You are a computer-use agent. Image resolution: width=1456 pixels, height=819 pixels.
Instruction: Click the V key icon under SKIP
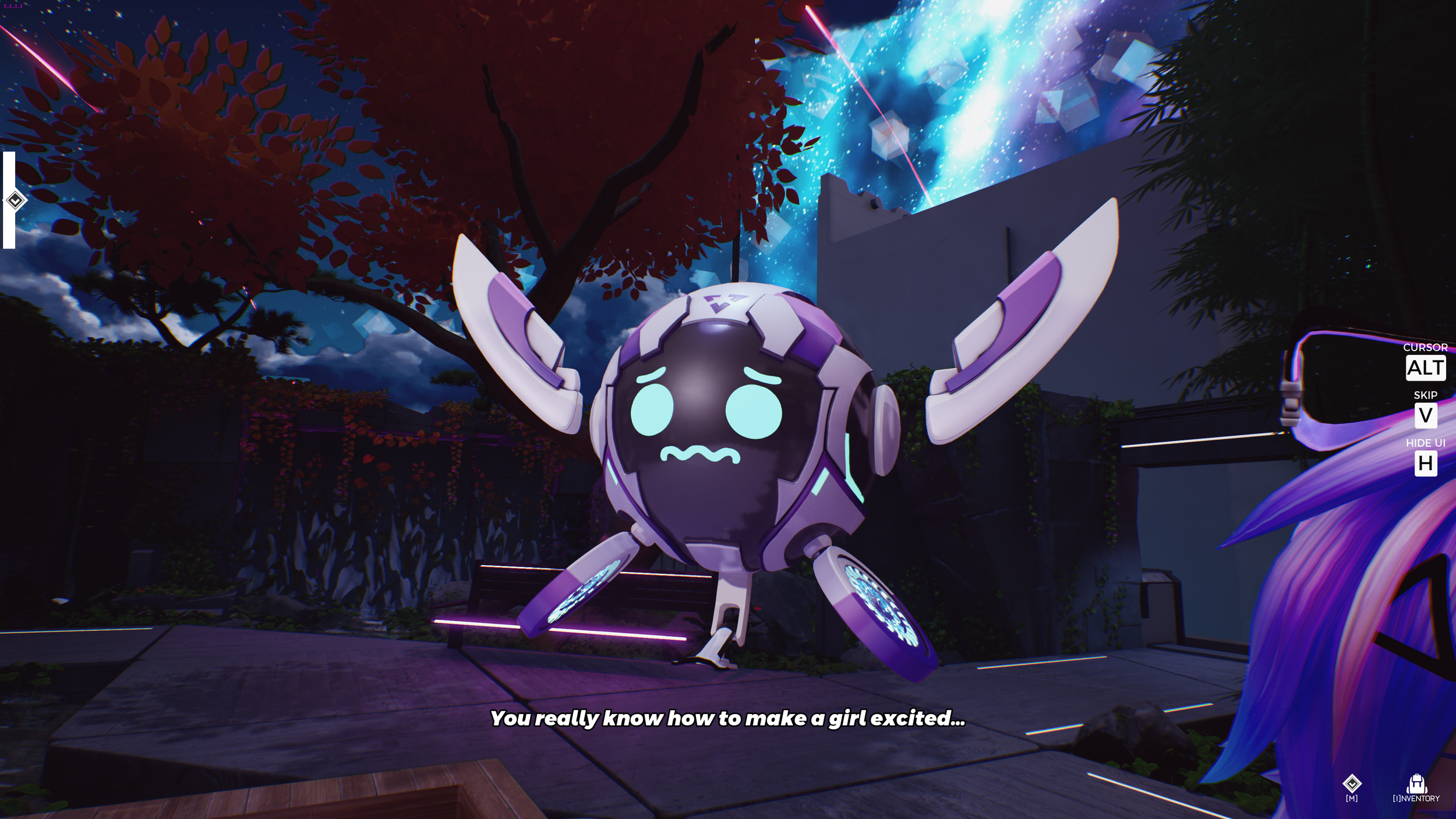[x=1426, y=416]
